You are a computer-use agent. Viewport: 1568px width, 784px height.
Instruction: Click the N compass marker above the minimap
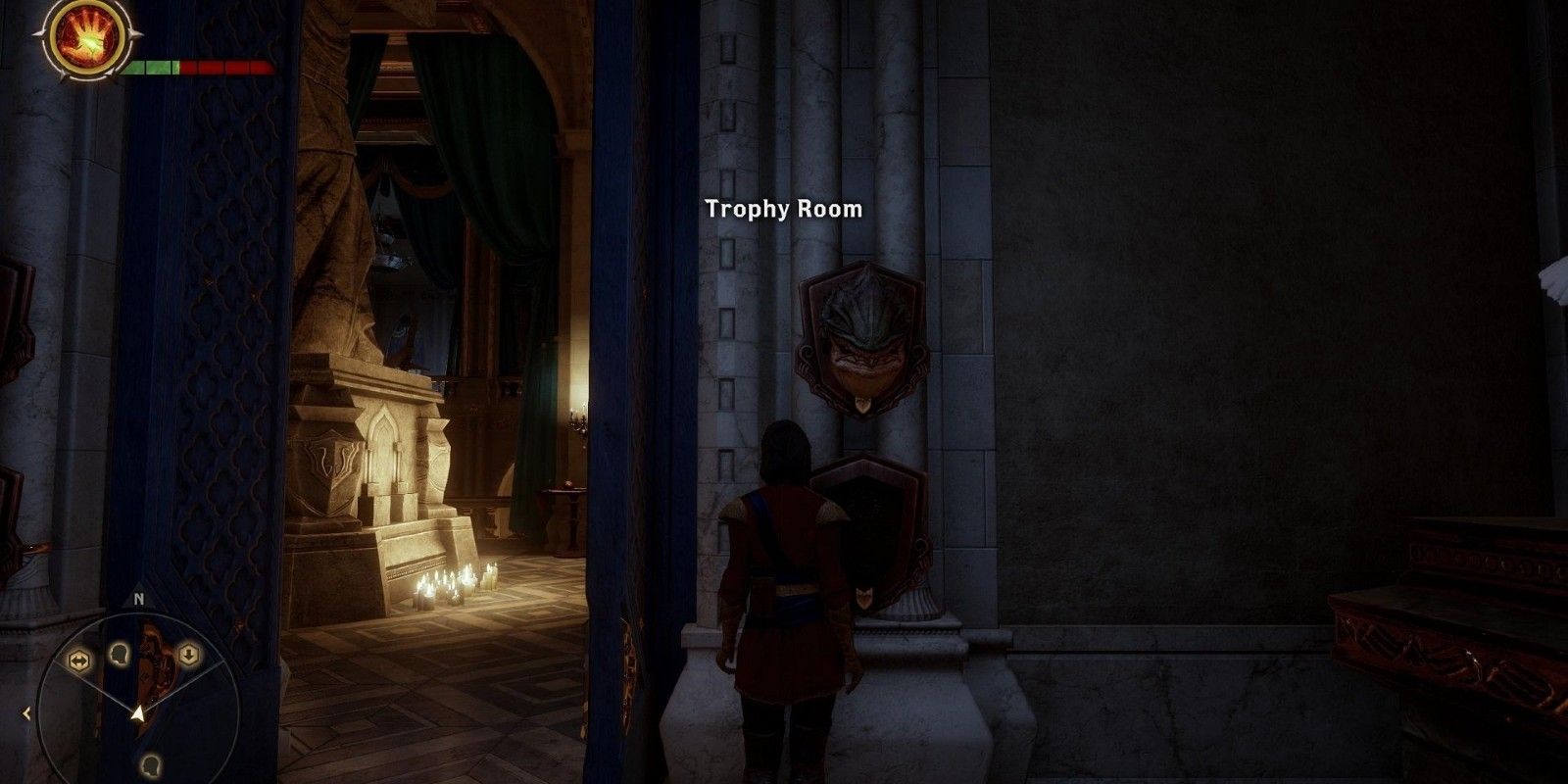pos(137,599)
